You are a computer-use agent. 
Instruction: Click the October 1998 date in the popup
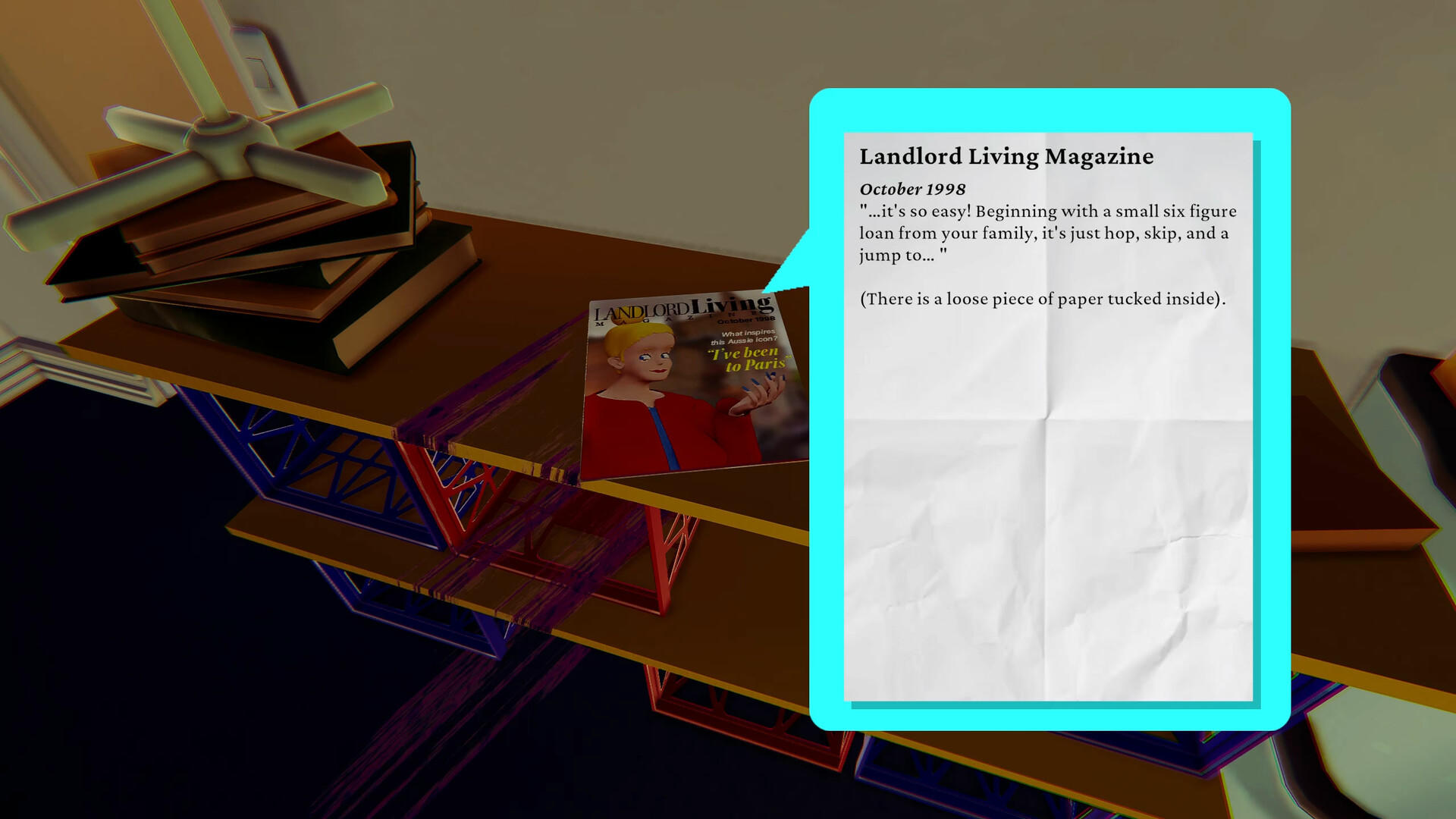coord(911,189)
